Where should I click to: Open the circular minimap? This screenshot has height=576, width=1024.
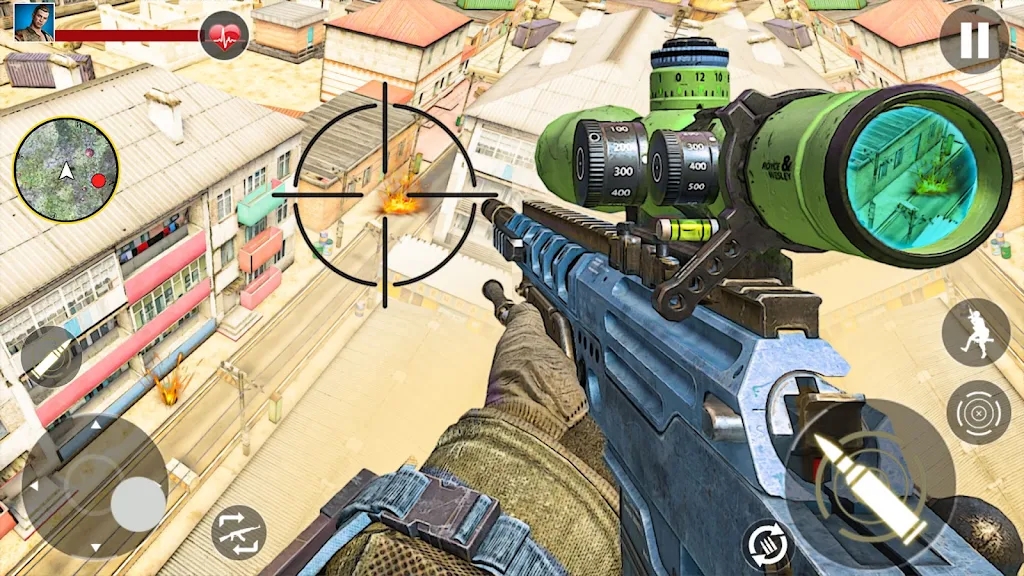point(66,170)
